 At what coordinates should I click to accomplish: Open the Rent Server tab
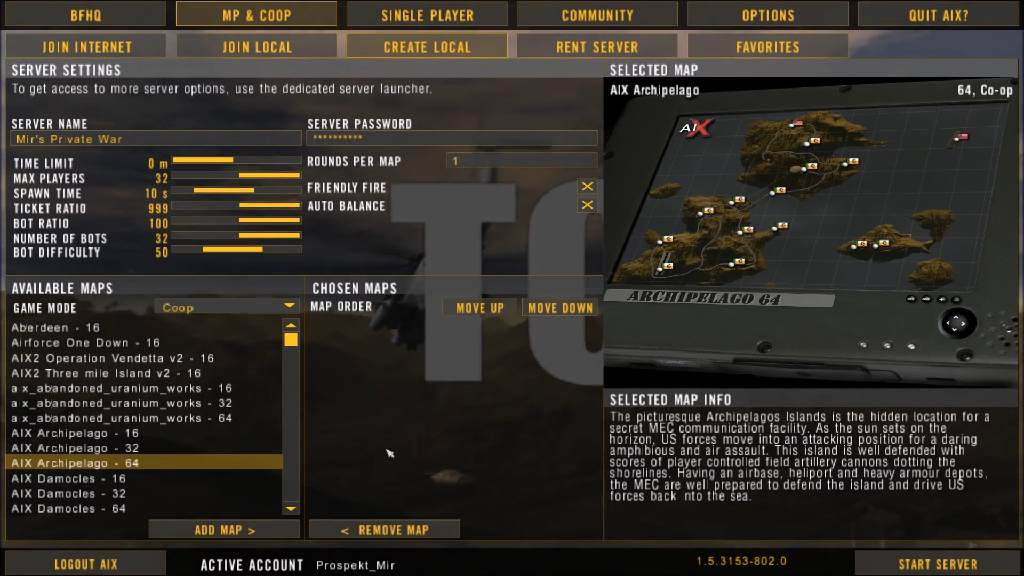point(597,47)
